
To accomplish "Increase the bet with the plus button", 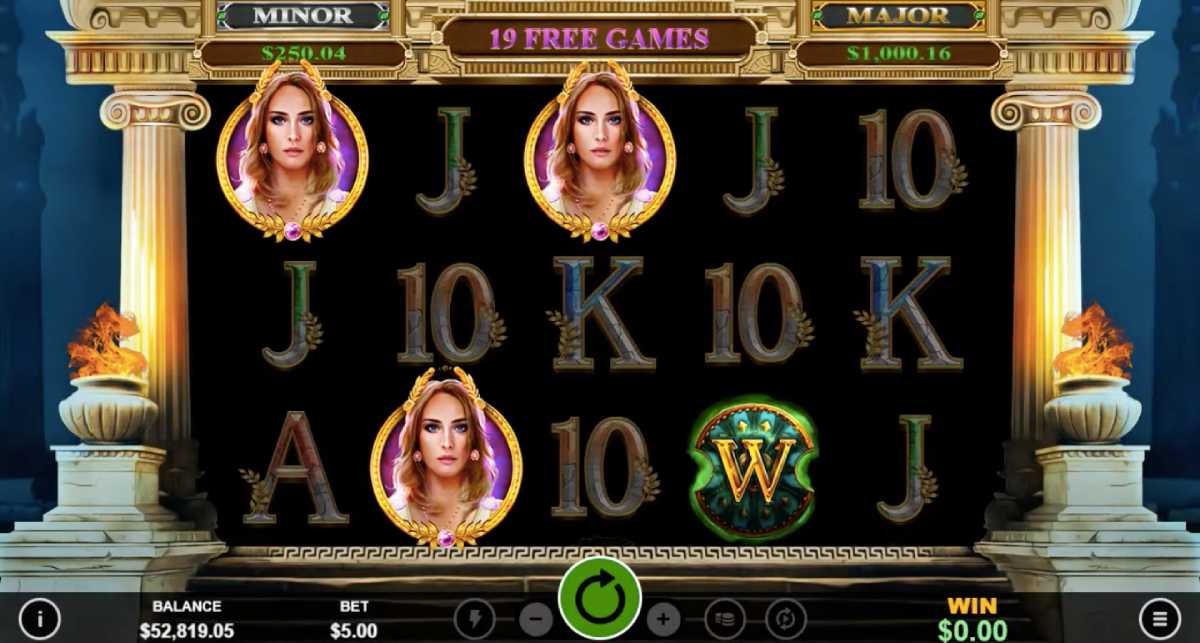I will (x=663, y=618).
